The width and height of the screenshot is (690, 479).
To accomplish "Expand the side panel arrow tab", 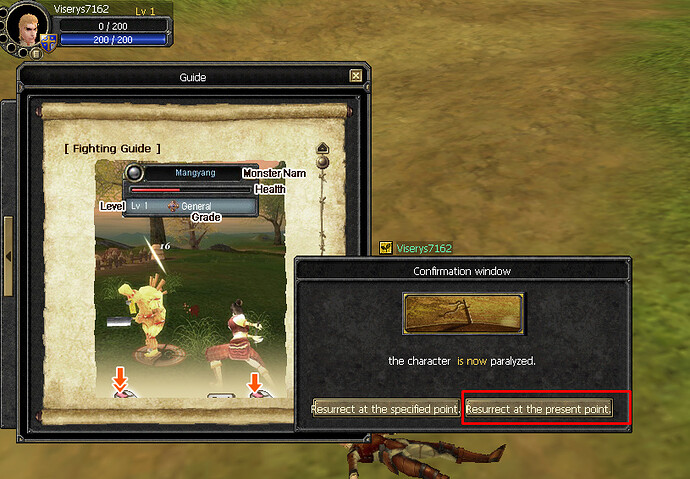I will 8,257.
